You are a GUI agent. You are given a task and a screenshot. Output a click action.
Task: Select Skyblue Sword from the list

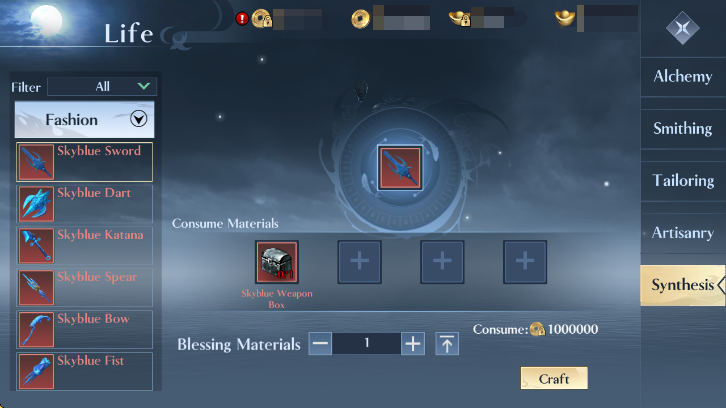(84, 162)
